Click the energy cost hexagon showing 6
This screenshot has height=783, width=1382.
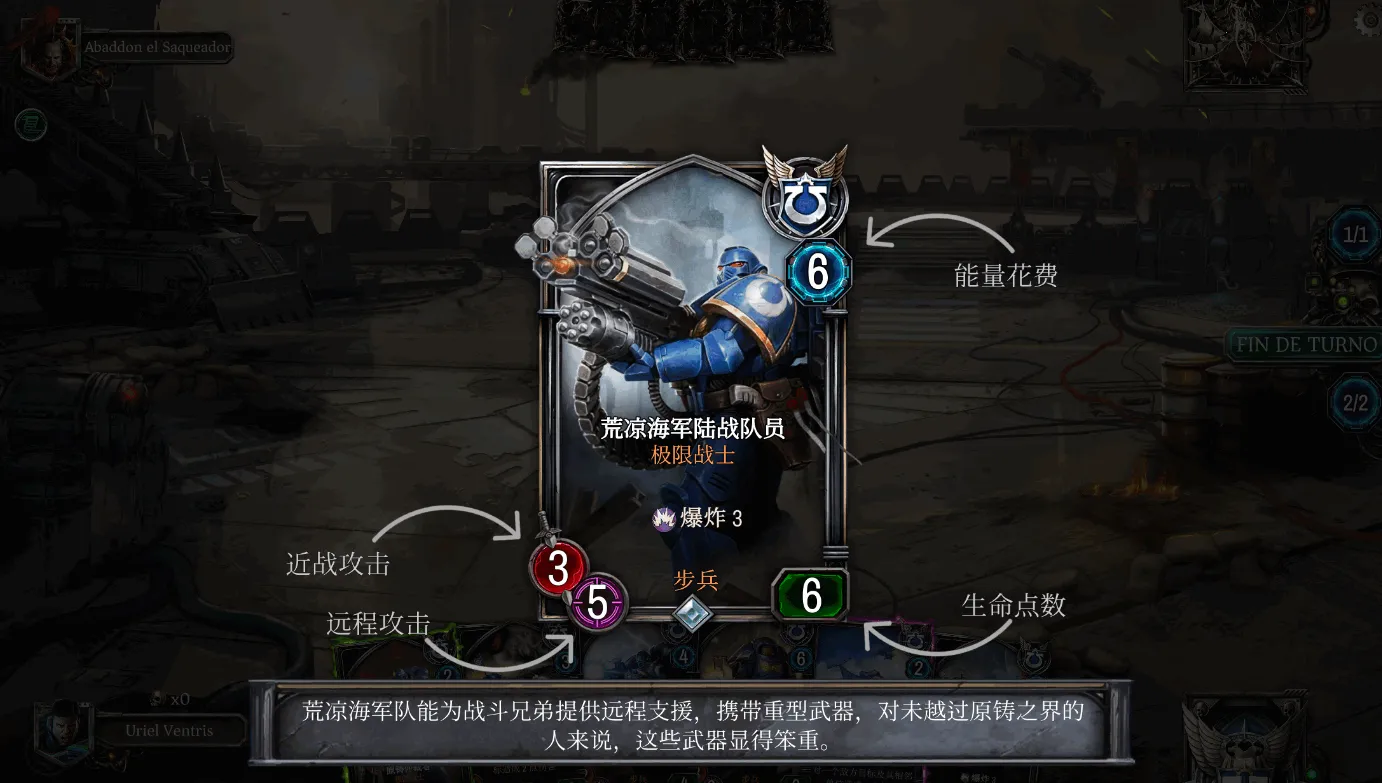tap(817, 271)
